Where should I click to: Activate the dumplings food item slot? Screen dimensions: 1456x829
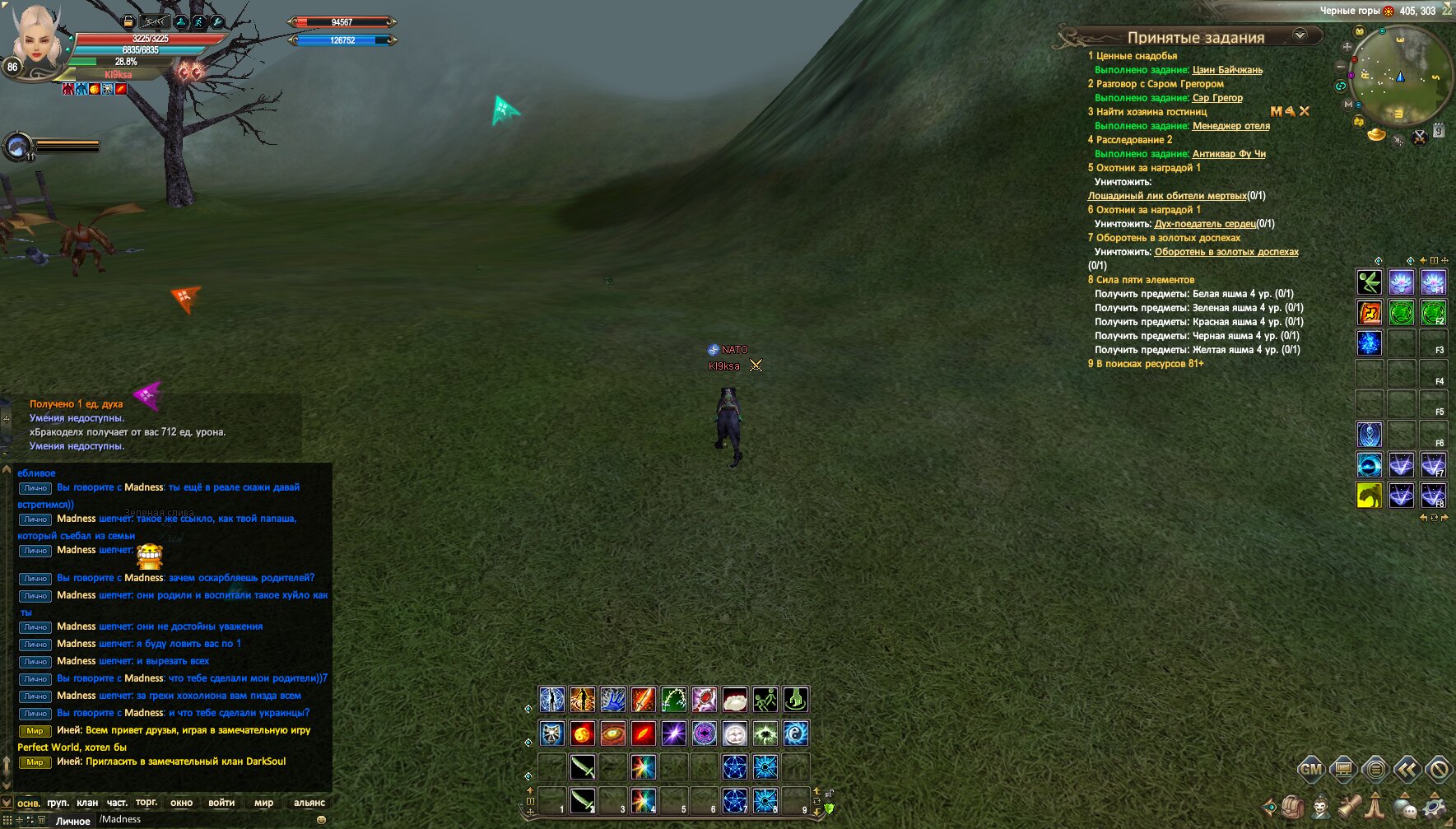pos(735,700)
